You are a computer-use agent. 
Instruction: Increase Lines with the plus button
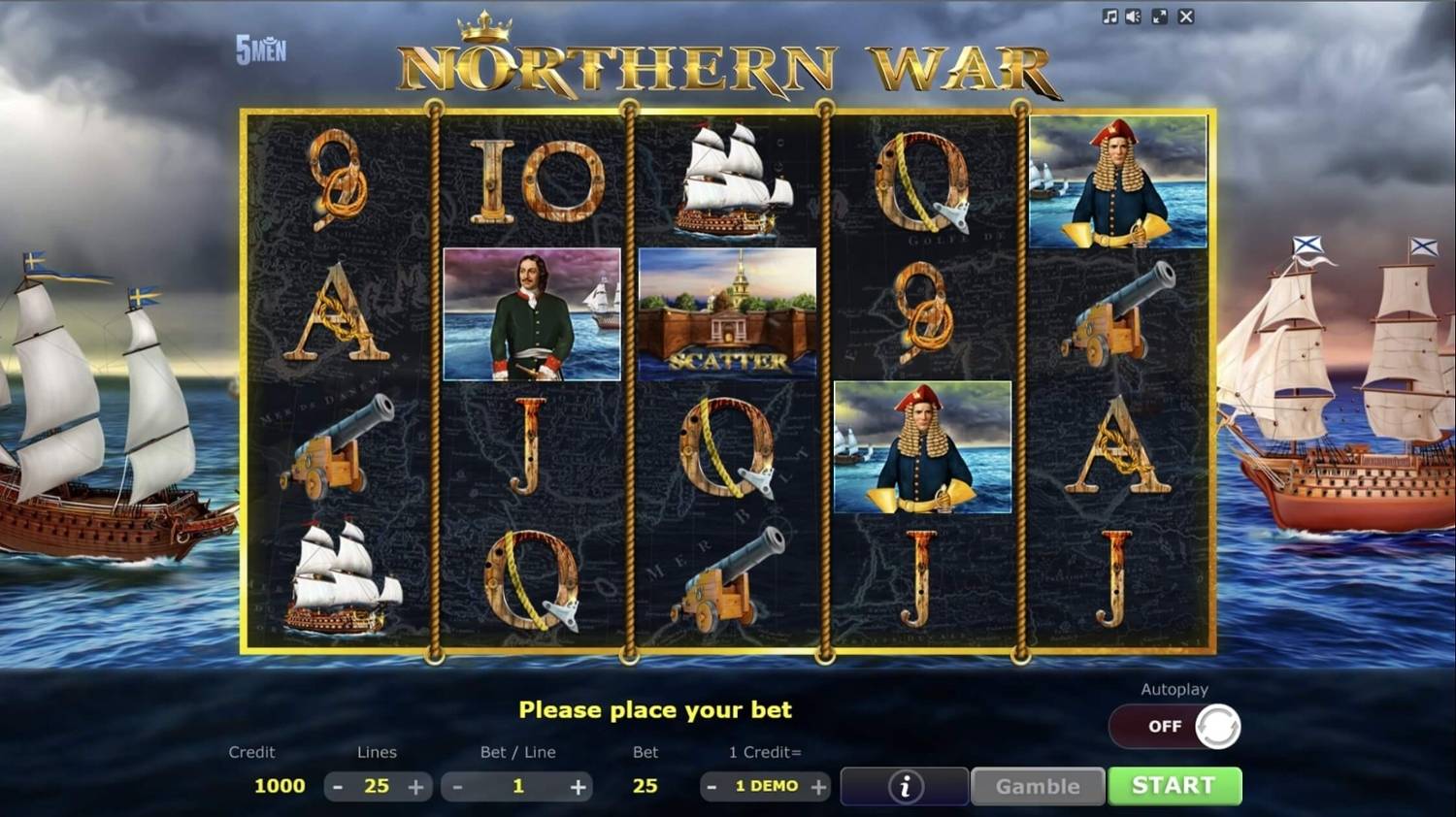point(414,786)
